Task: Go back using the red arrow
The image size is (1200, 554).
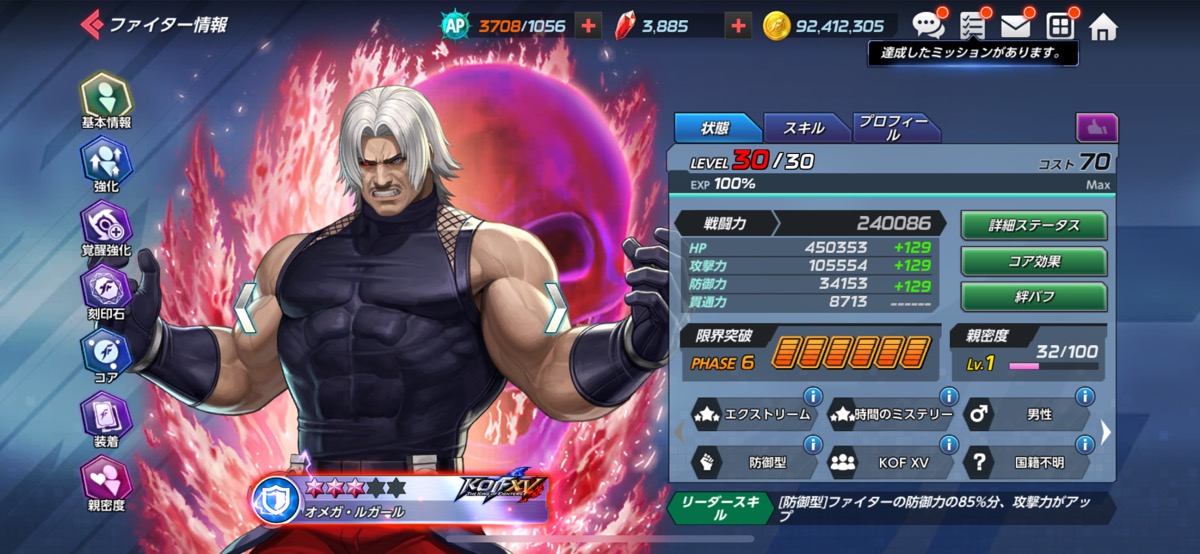Action: click(91, 24)
